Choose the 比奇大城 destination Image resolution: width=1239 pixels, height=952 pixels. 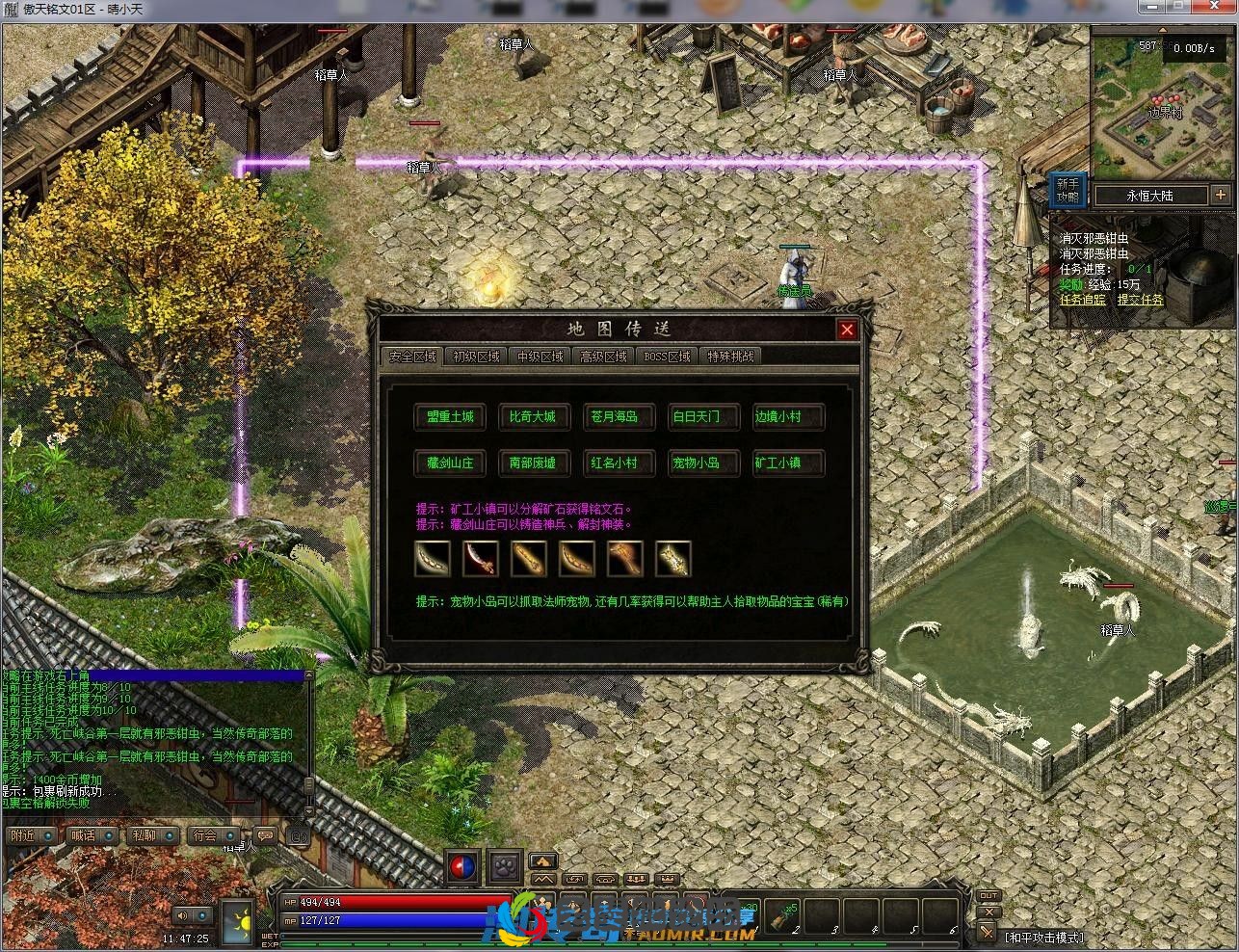tap(532, 417)
